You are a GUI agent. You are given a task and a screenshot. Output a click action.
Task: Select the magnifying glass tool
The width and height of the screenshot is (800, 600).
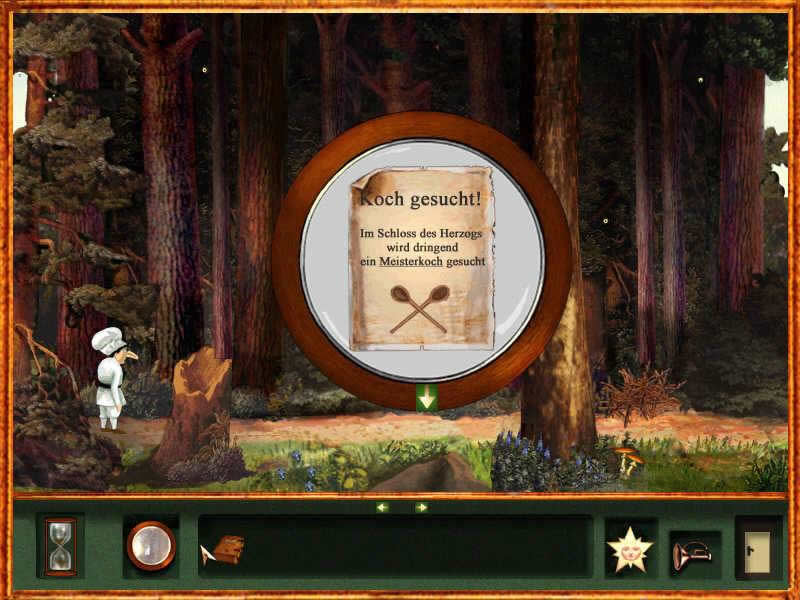(151, 546)
